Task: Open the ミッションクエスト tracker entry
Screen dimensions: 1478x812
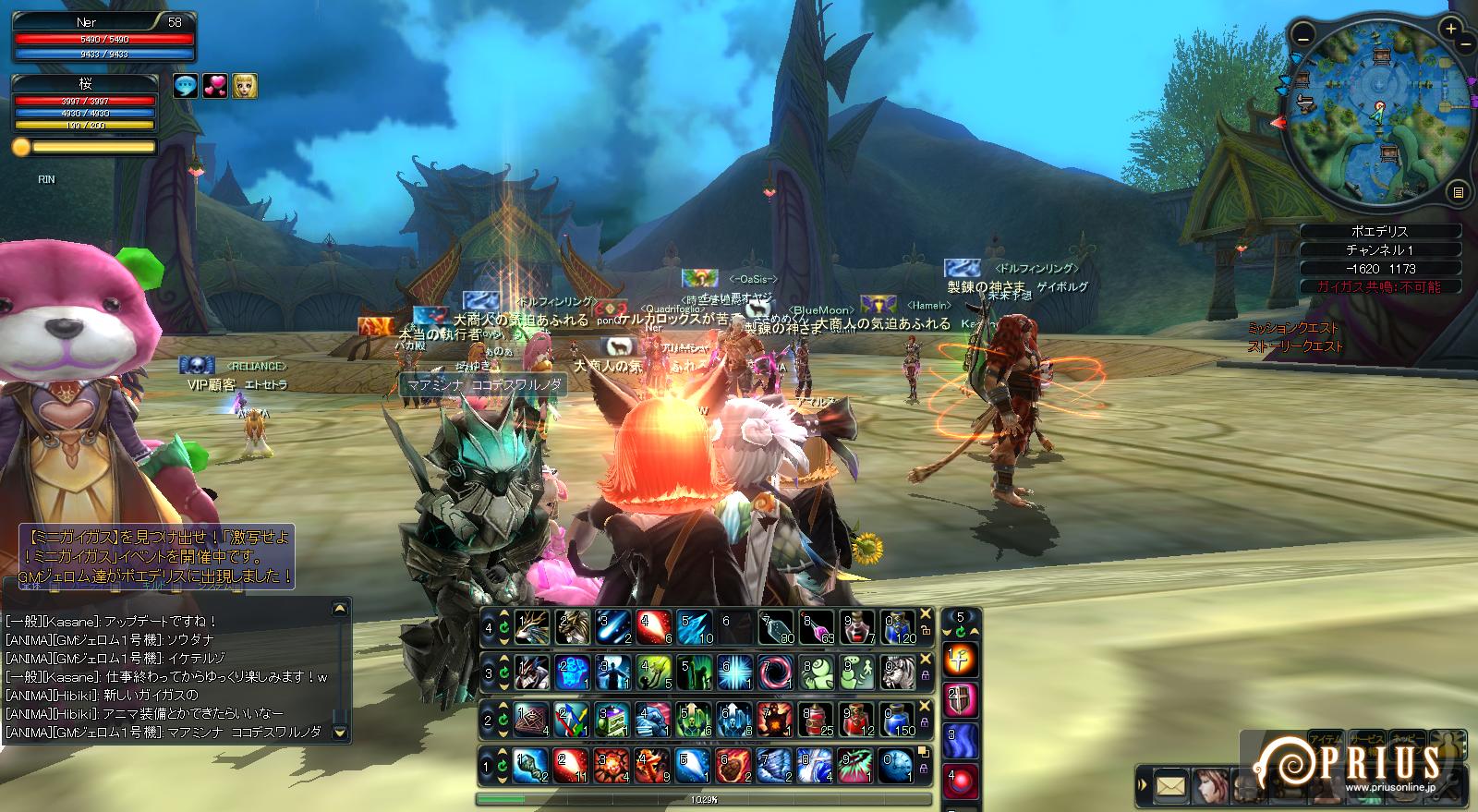Action: click(1292, 328)
